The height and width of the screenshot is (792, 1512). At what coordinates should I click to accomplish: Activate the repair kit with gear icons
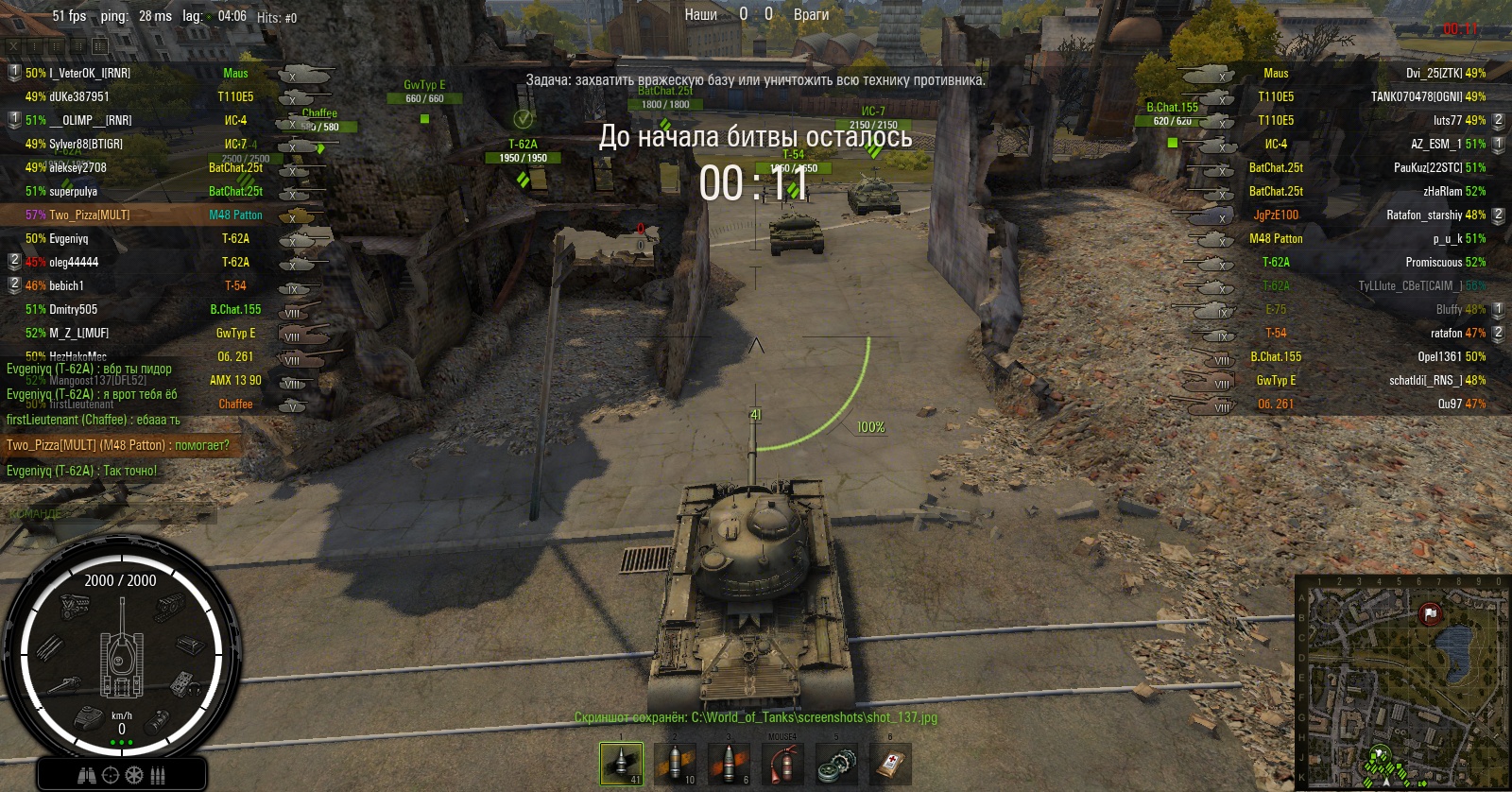pos(836,764)
